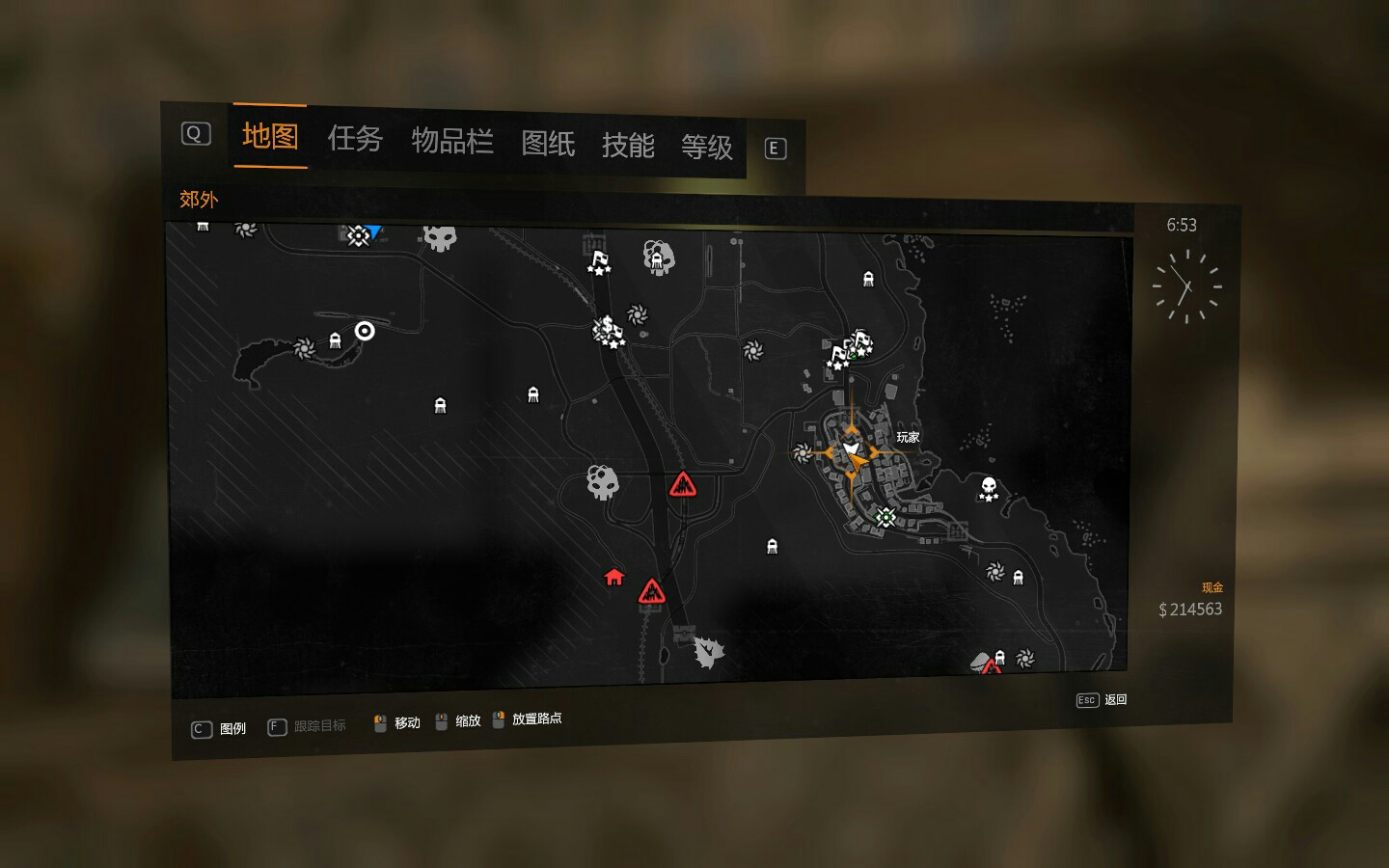Open the 图例 (Legend) option

pos(220,729)
